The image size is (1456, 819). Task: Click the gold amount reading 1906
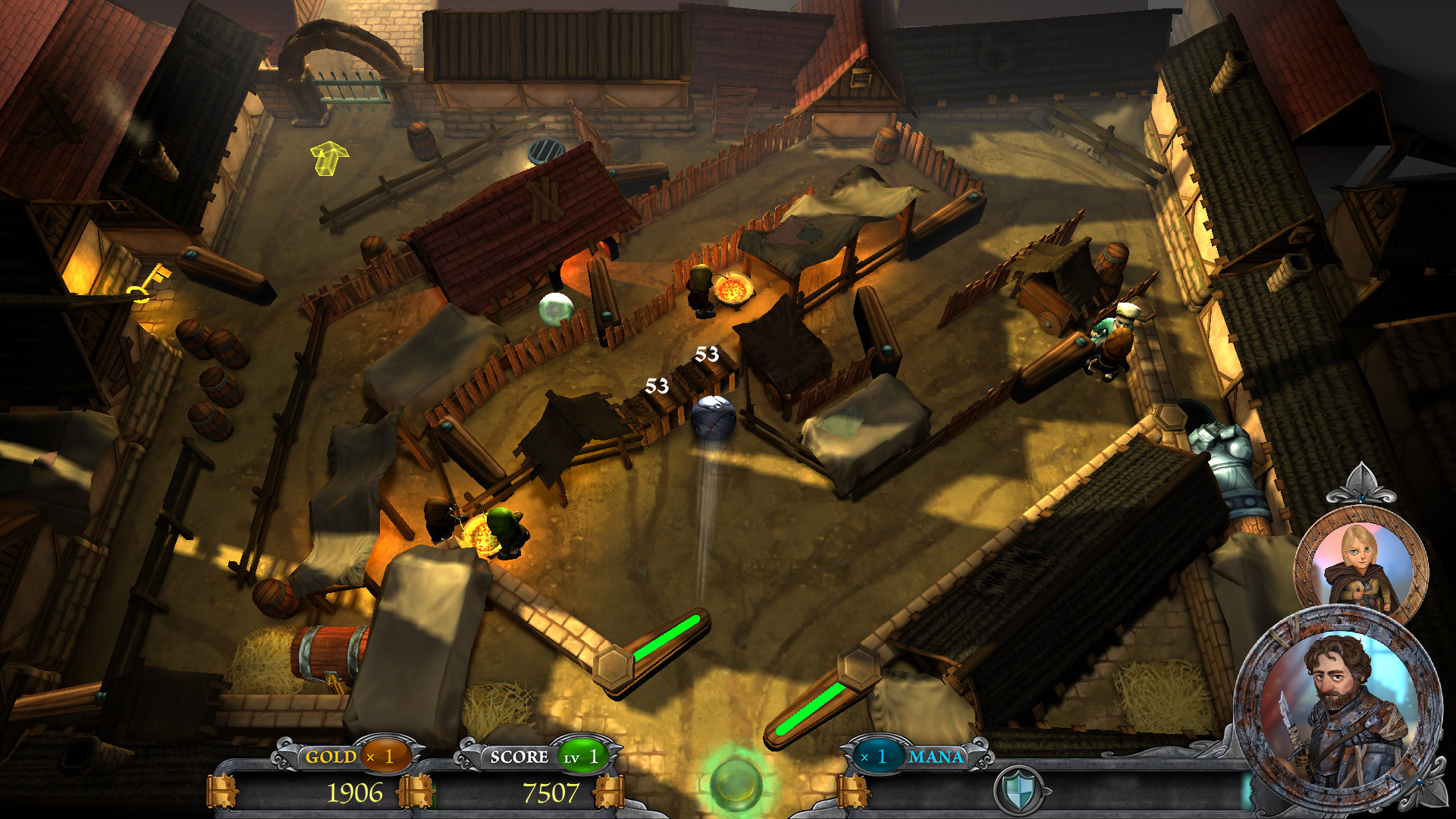(355, 790)
